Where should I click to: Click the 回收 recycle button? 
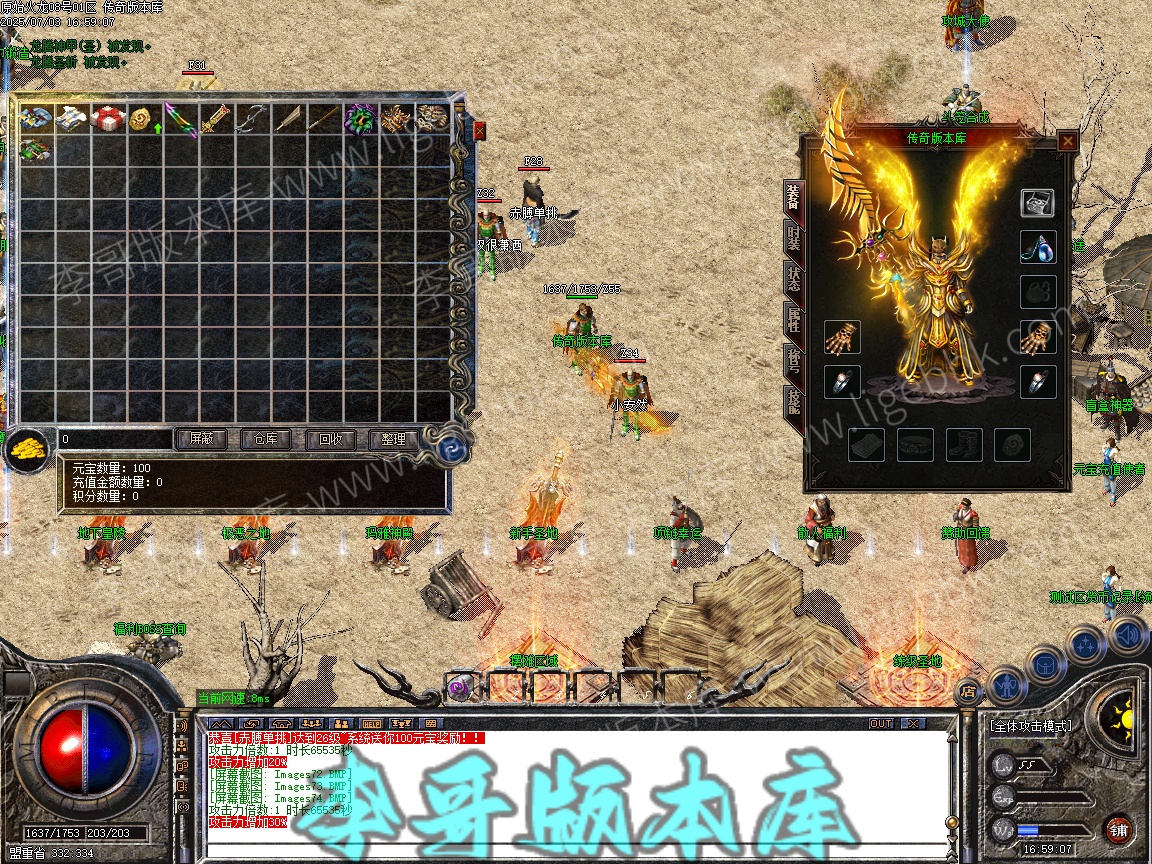click(330, 439)
